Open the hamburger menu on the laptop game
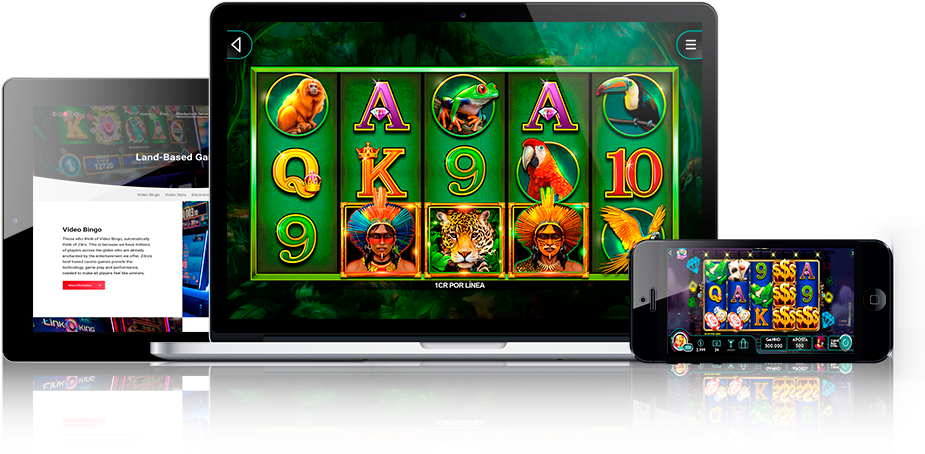The width and height of the screenshot is (925, 454). 690,45
